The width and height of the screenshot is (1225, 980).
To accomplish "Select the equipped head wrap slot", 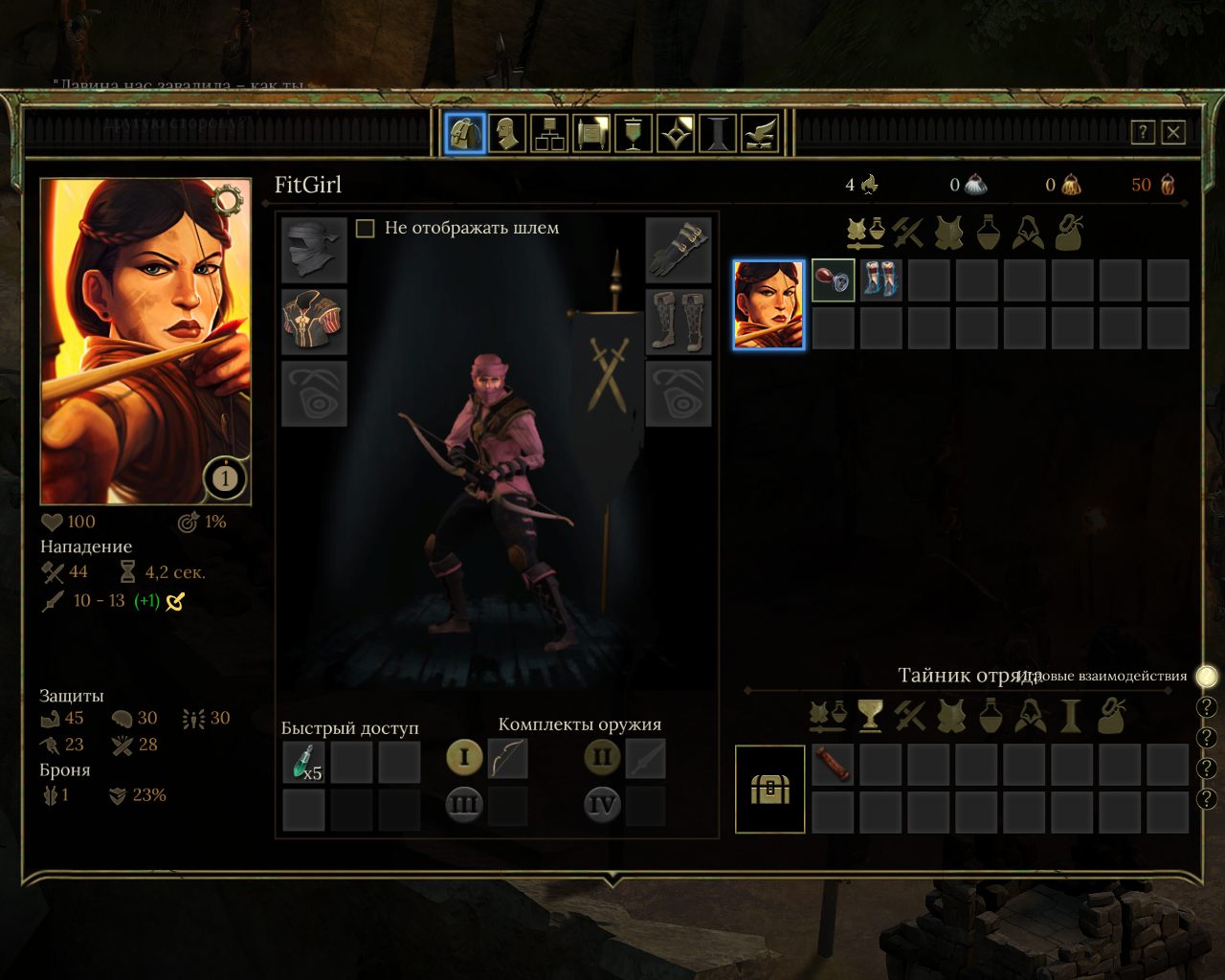I will pyautogui.click(x=314, y=250).
